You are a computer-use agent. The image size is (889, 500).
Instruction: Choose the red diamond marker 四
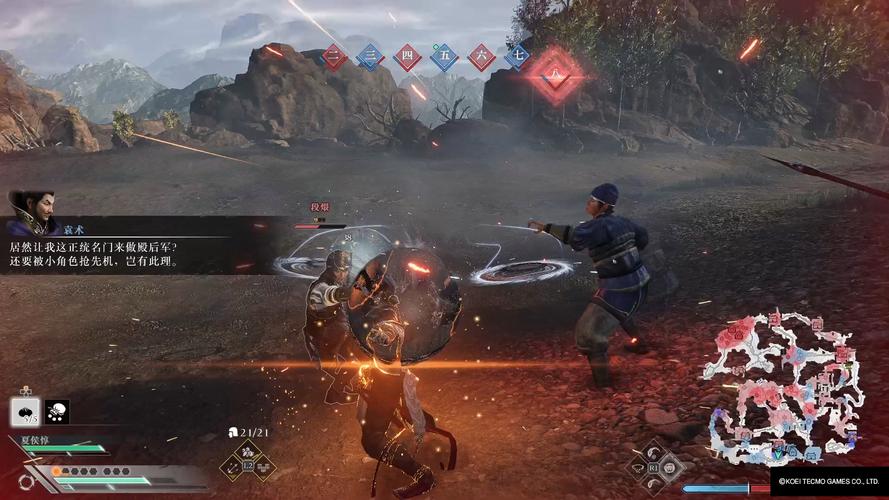coord(407,56)
